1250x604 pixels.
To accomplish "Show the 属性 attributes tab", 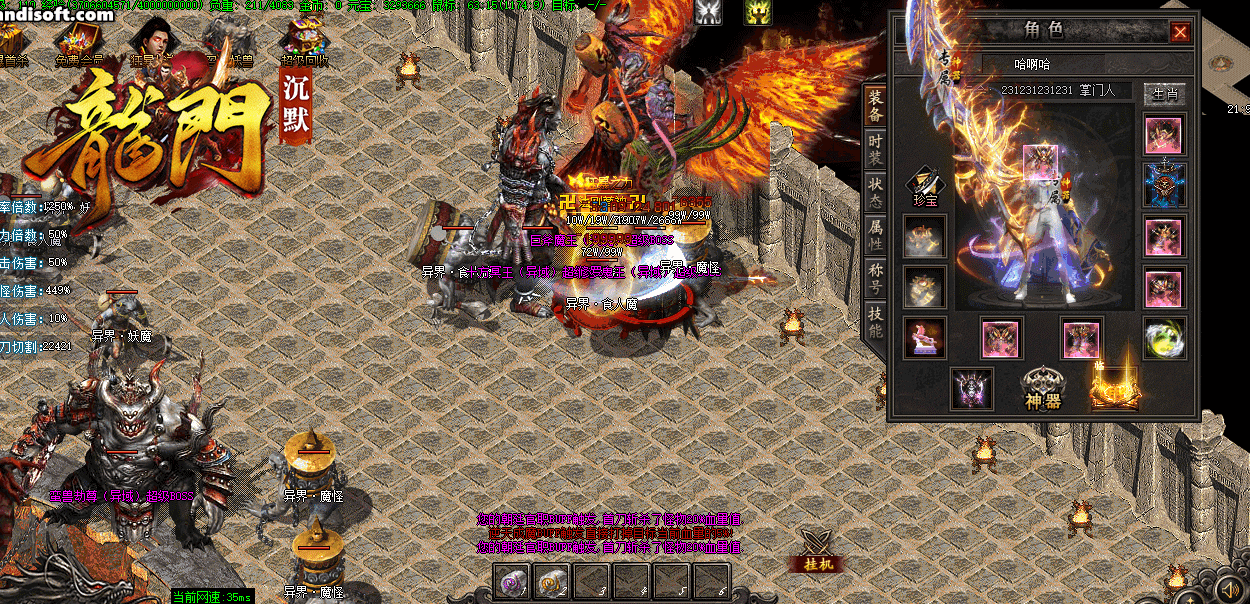I will tap(875, 236).
